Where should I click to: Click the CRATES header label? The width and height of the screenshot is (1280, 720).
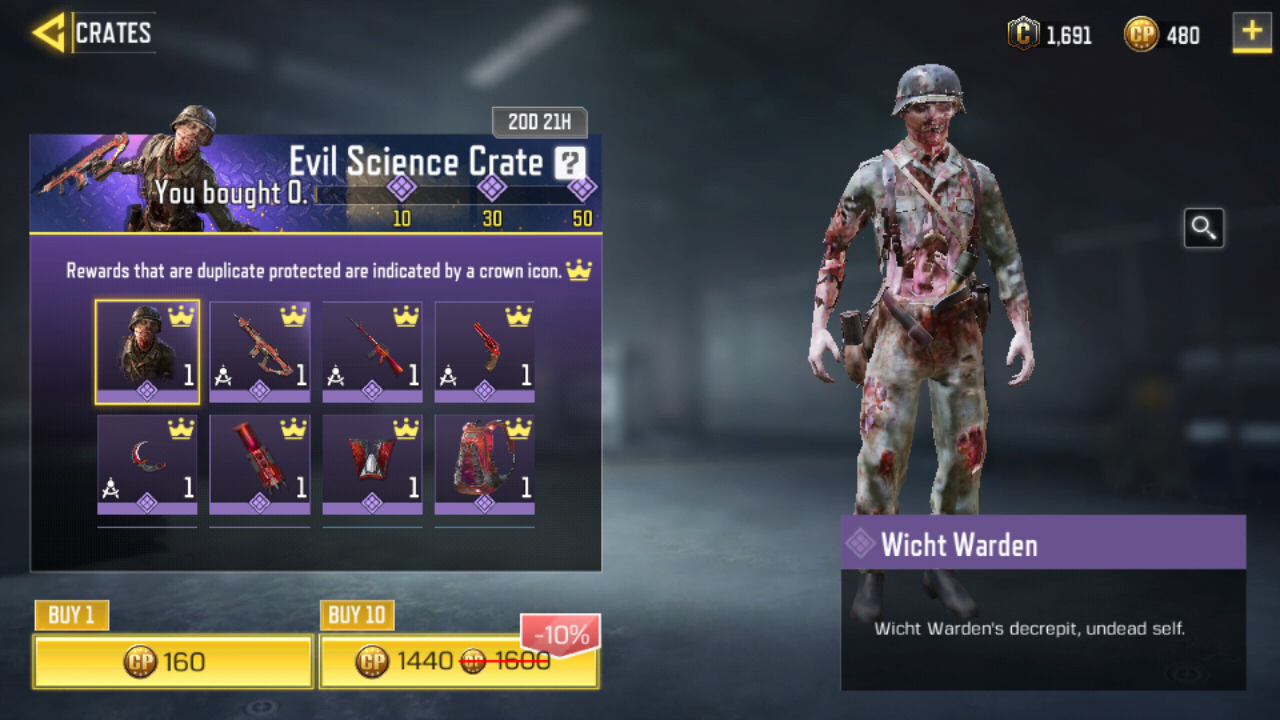(x=113, y=33)
